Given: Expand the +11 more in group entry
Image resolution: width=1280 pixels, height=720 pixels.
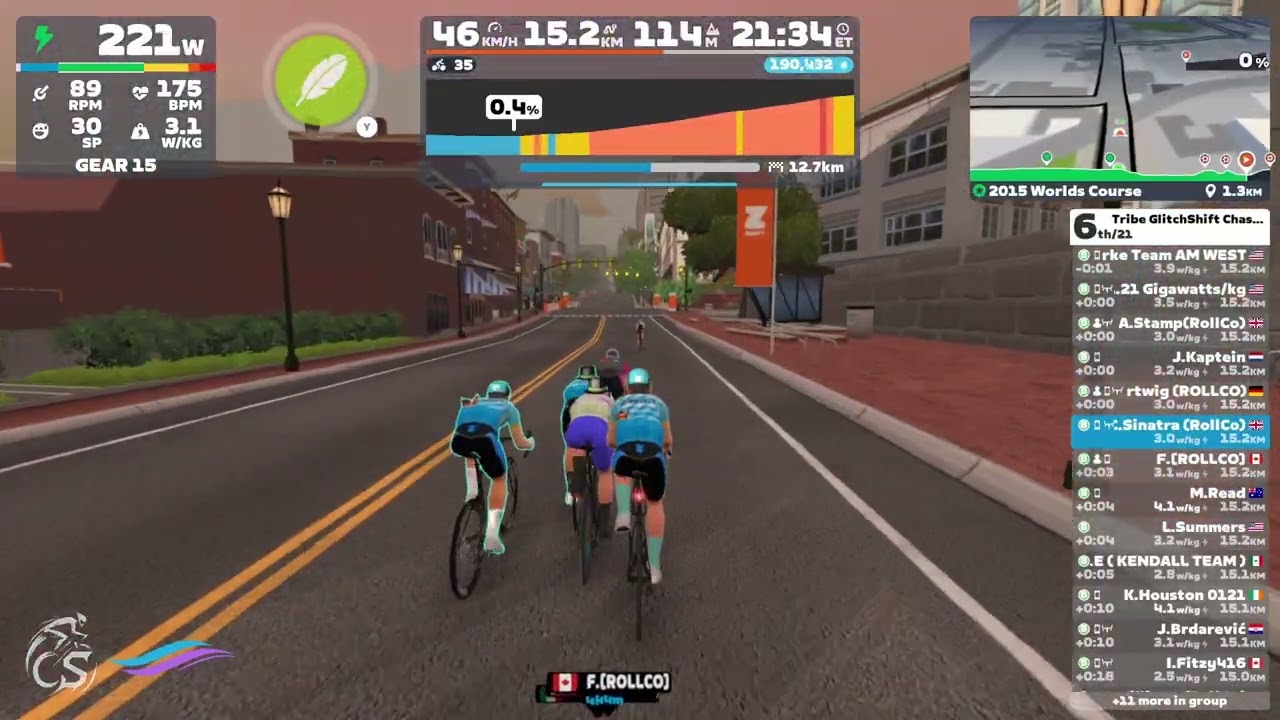Looking at the screenshot, I should 1170,701.
